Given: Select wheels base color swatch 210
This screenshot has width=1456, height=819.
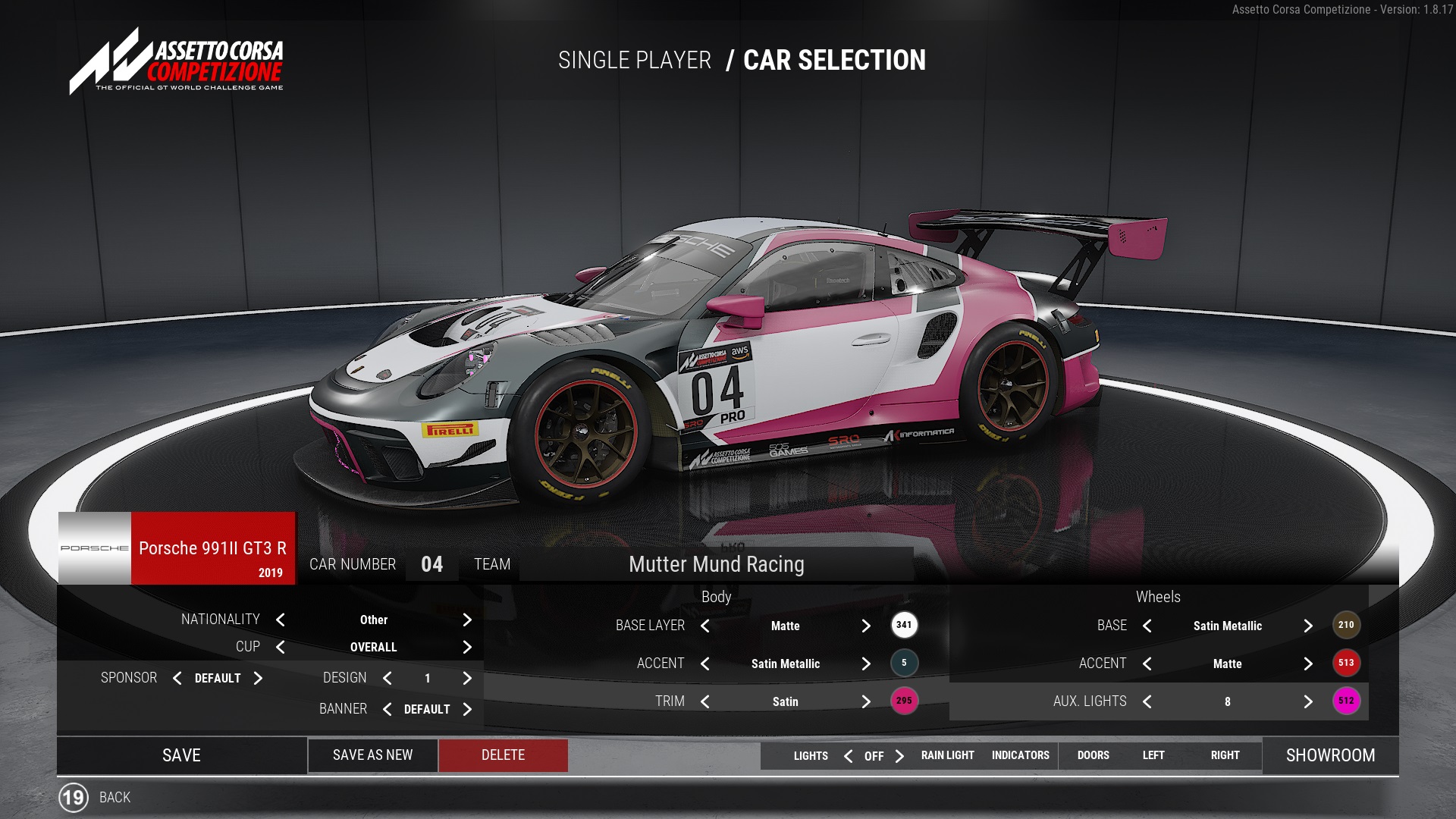Looking at the screenshot, I should coord(1346,625).
